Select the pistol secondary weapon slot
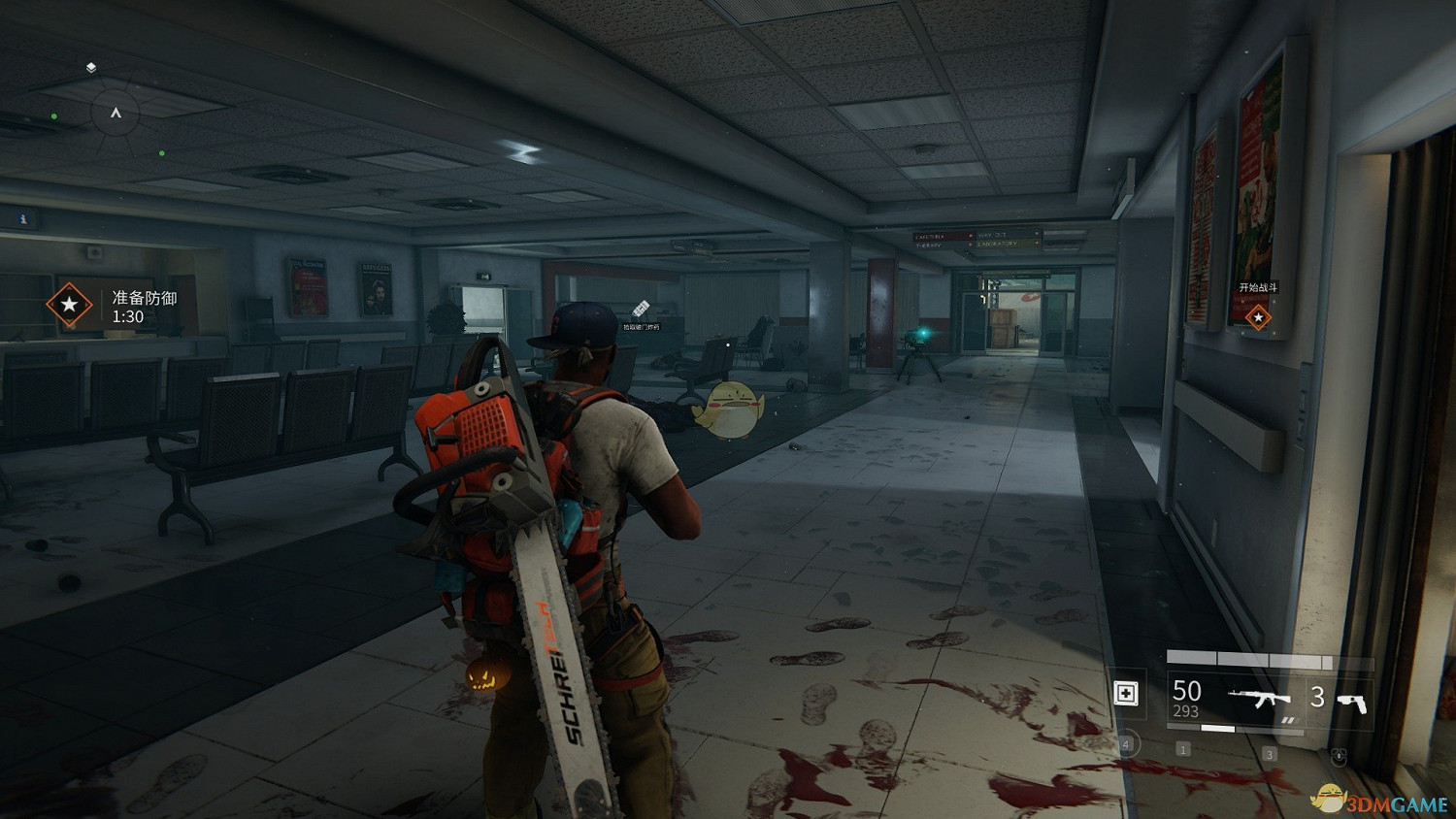The image size is (1456, 819). 1351,701
